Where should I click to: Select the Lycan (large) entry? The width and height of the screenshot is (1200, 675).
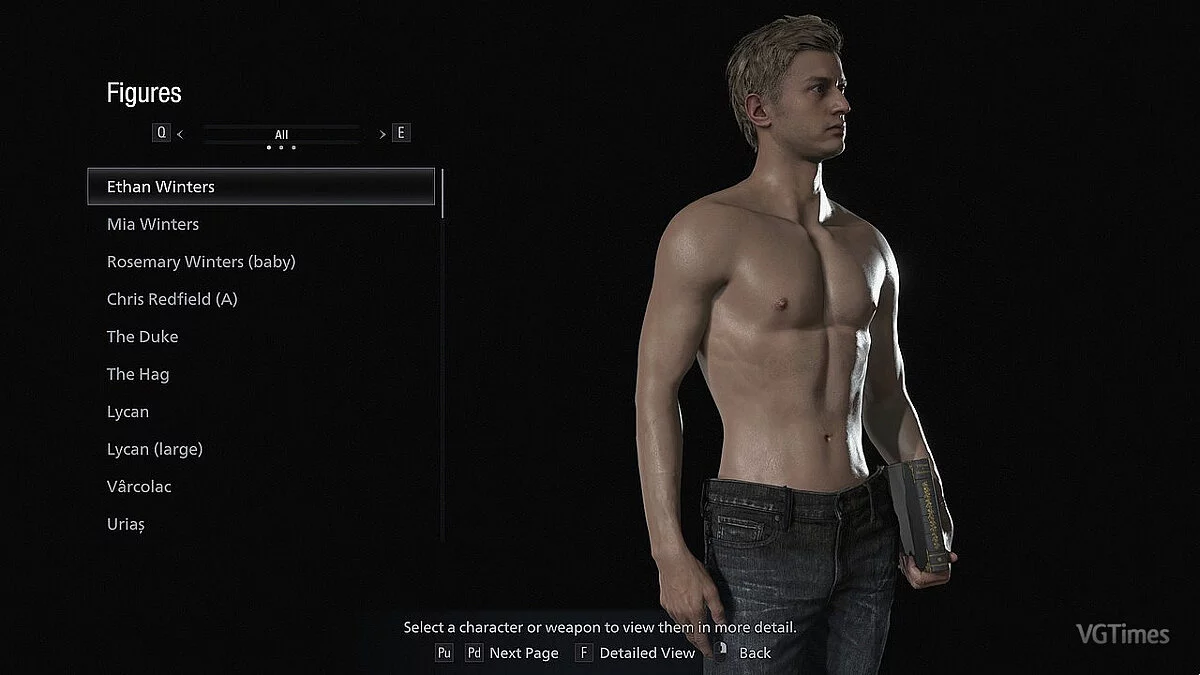[155, 449]
